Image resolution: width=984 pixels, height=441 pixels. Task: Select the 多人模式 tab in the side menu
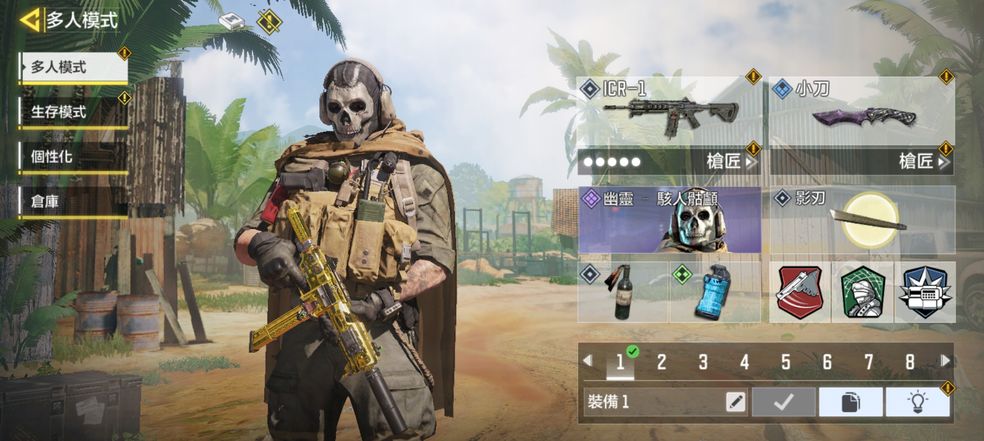[x=73, y=68]
